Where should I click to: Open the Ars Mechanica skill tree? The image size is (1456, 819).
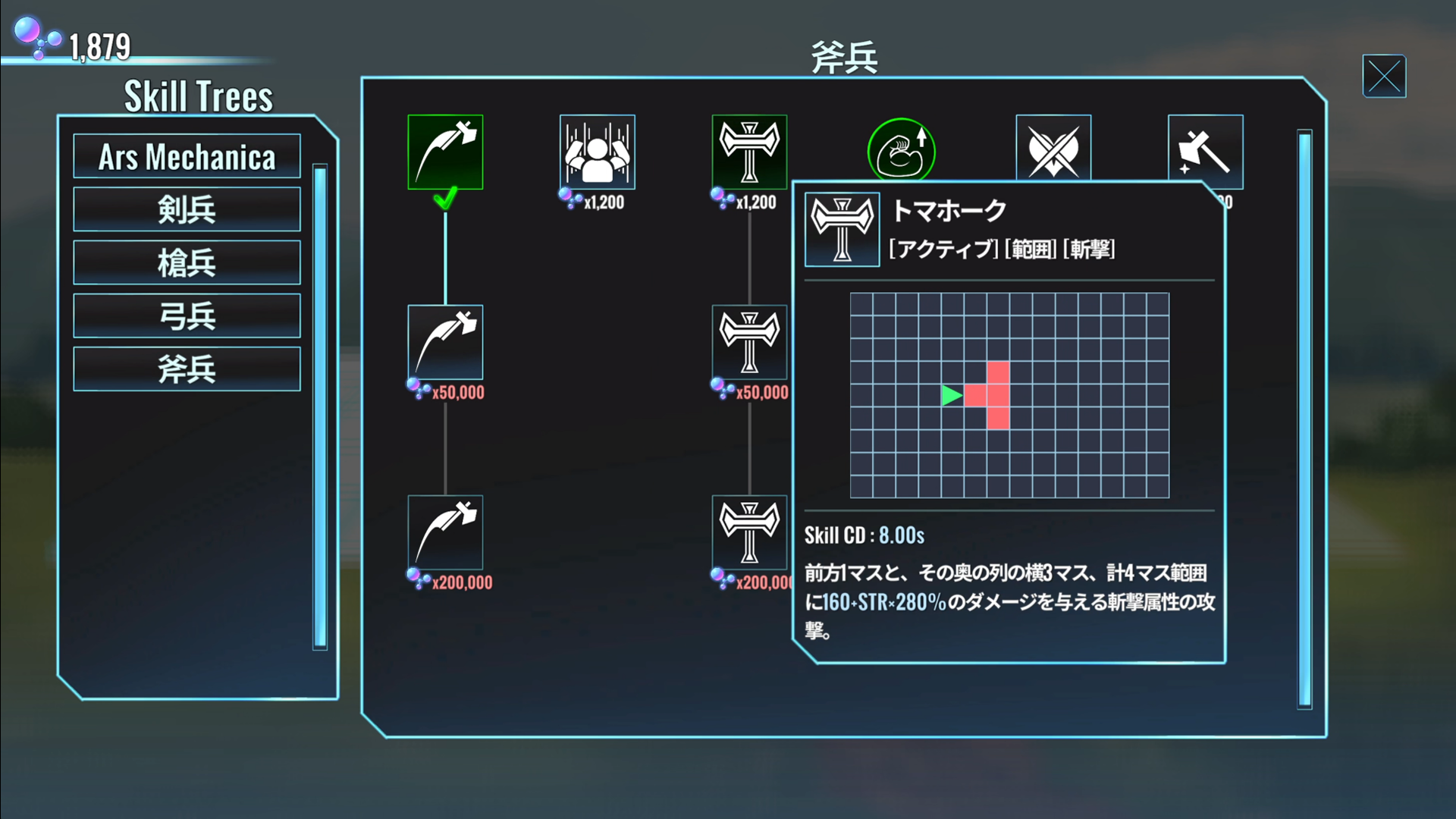point(187,157)
